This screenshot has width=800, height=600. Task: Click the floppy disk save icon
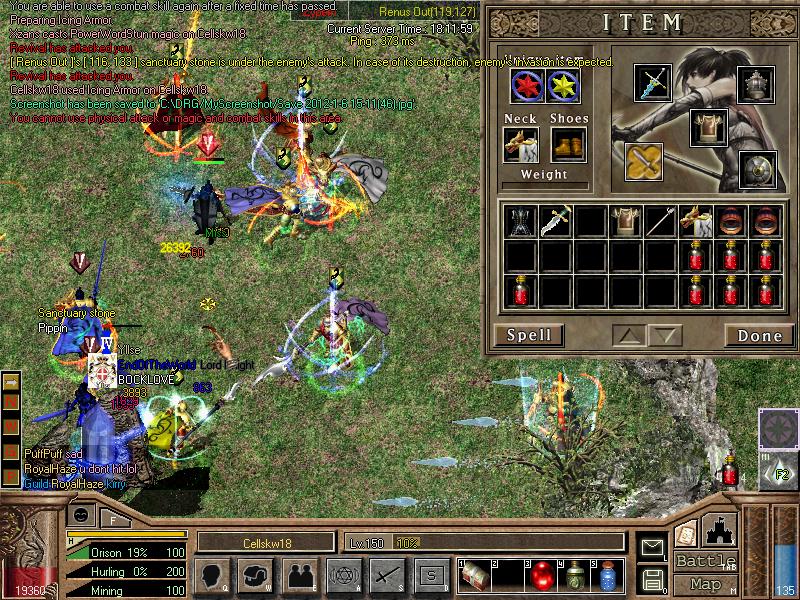[x=652, y=578]
